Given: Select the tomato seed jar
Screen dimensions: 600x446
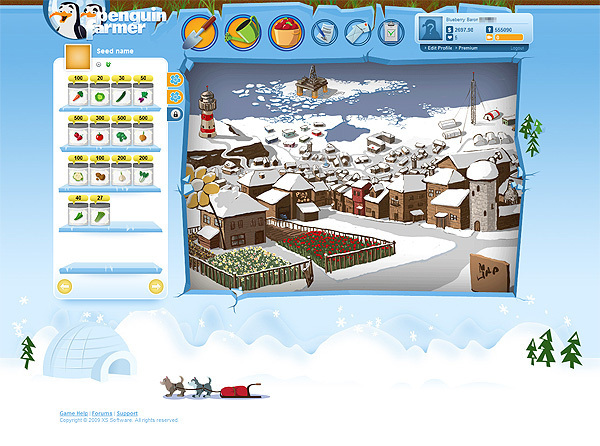Looking at the screenshot, I should [100, 135].
